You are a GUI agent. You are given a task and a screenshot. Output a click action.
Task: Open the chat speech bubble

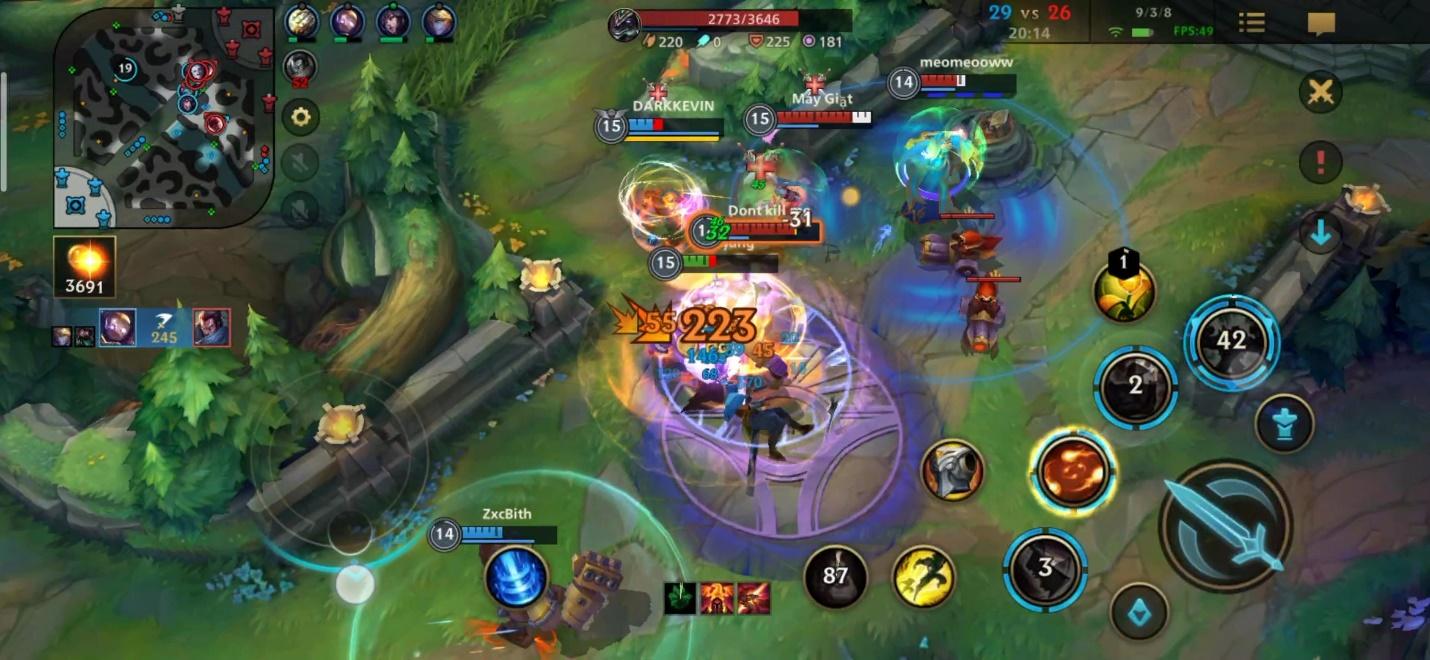(x=1321, y=22)
